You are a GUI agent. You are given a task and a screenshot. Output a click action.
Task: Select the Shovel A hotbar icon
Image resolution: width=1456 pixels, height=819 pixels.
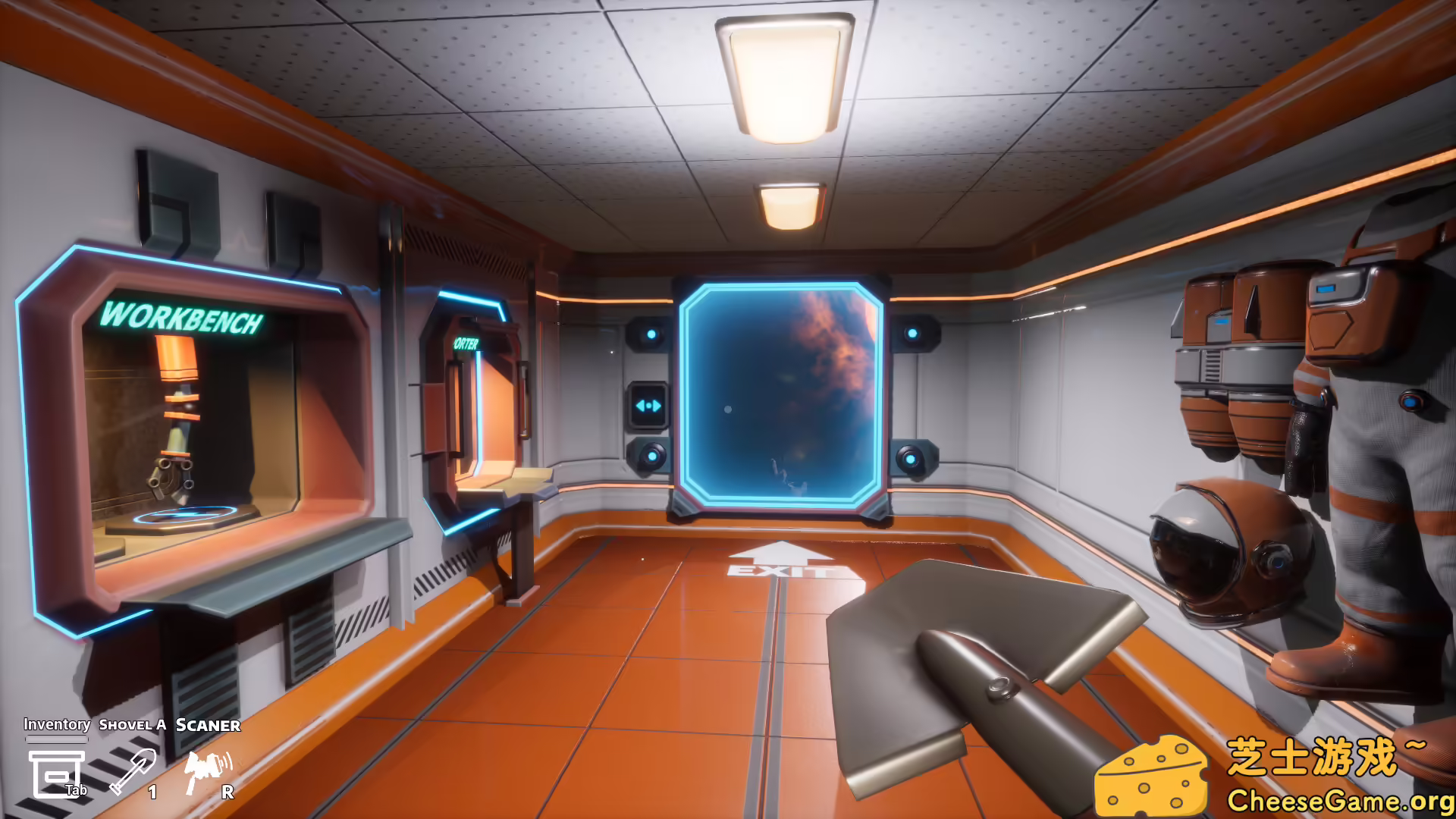click(x=135, y=770)
